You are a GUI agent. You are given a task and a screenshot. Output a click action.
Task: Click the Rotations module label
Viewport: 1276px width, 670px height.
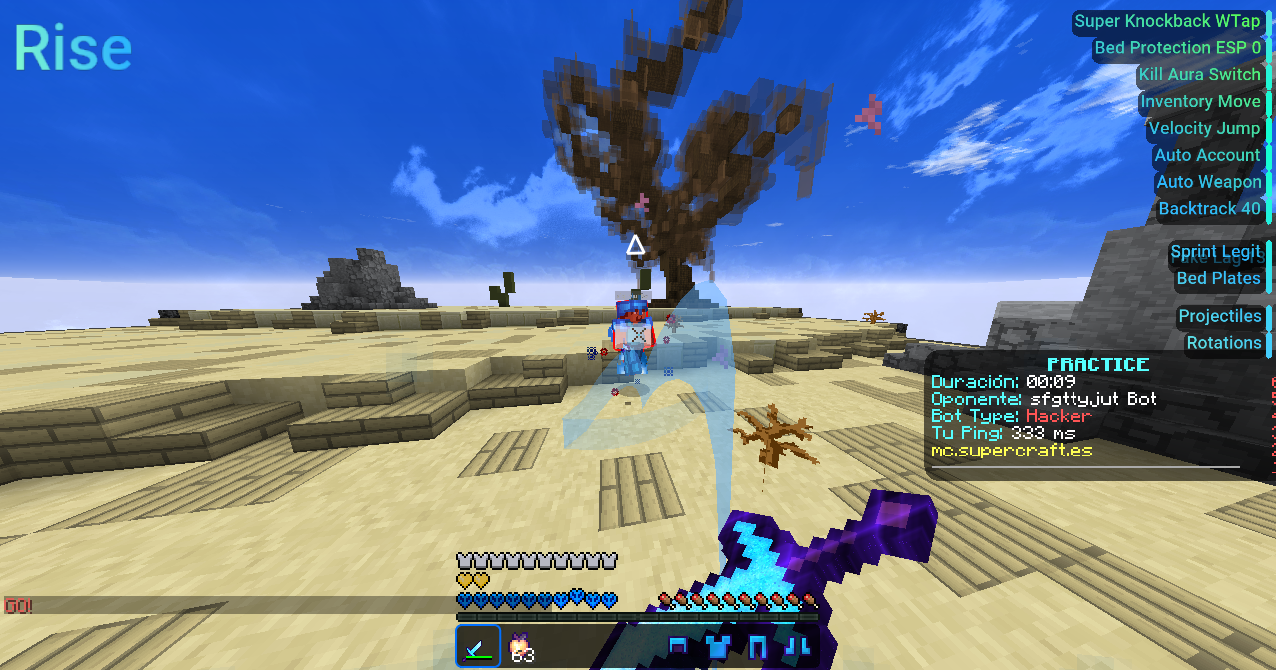1223,343
